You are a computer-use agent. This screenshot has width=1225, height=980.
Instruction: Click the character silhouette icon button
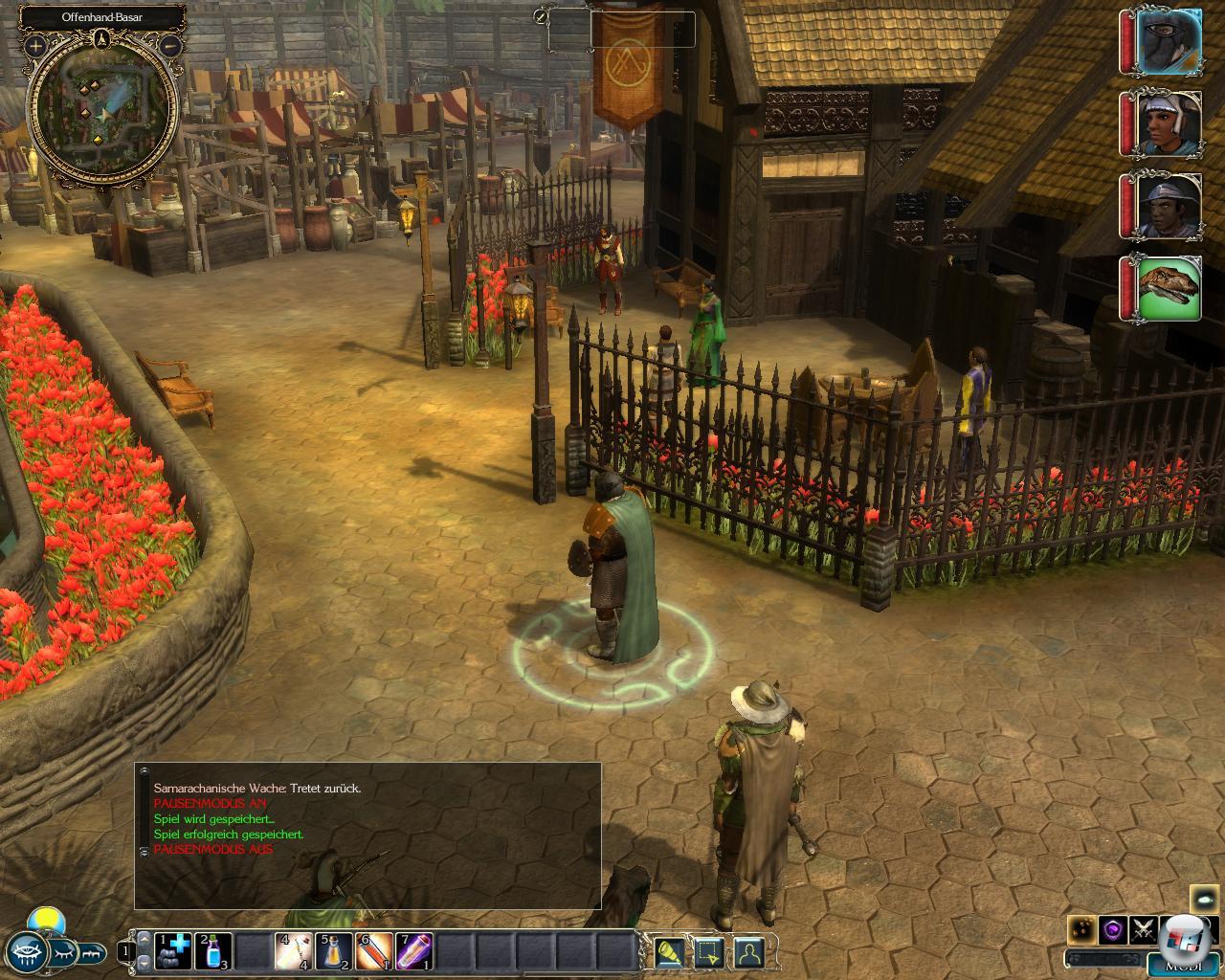(748, 952)
